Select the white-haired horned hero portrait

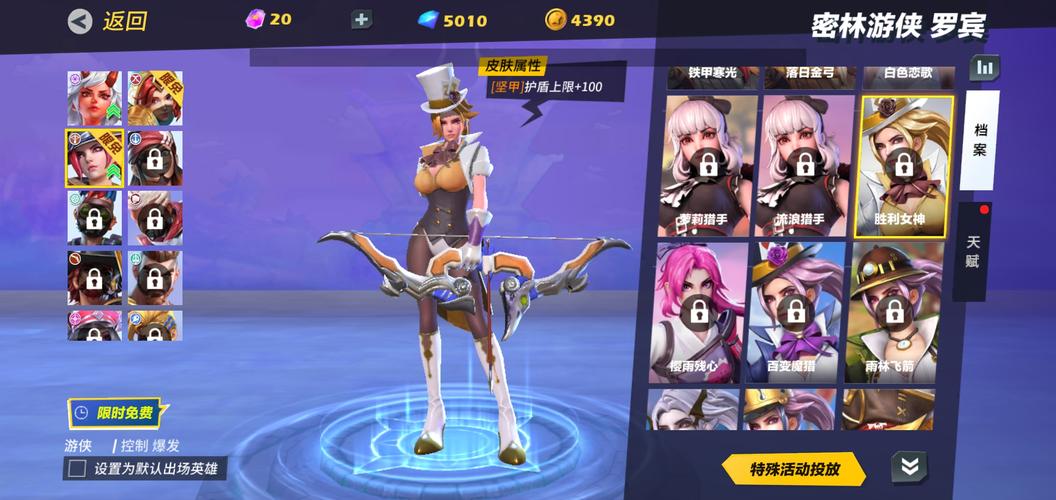tap(94, 98)
